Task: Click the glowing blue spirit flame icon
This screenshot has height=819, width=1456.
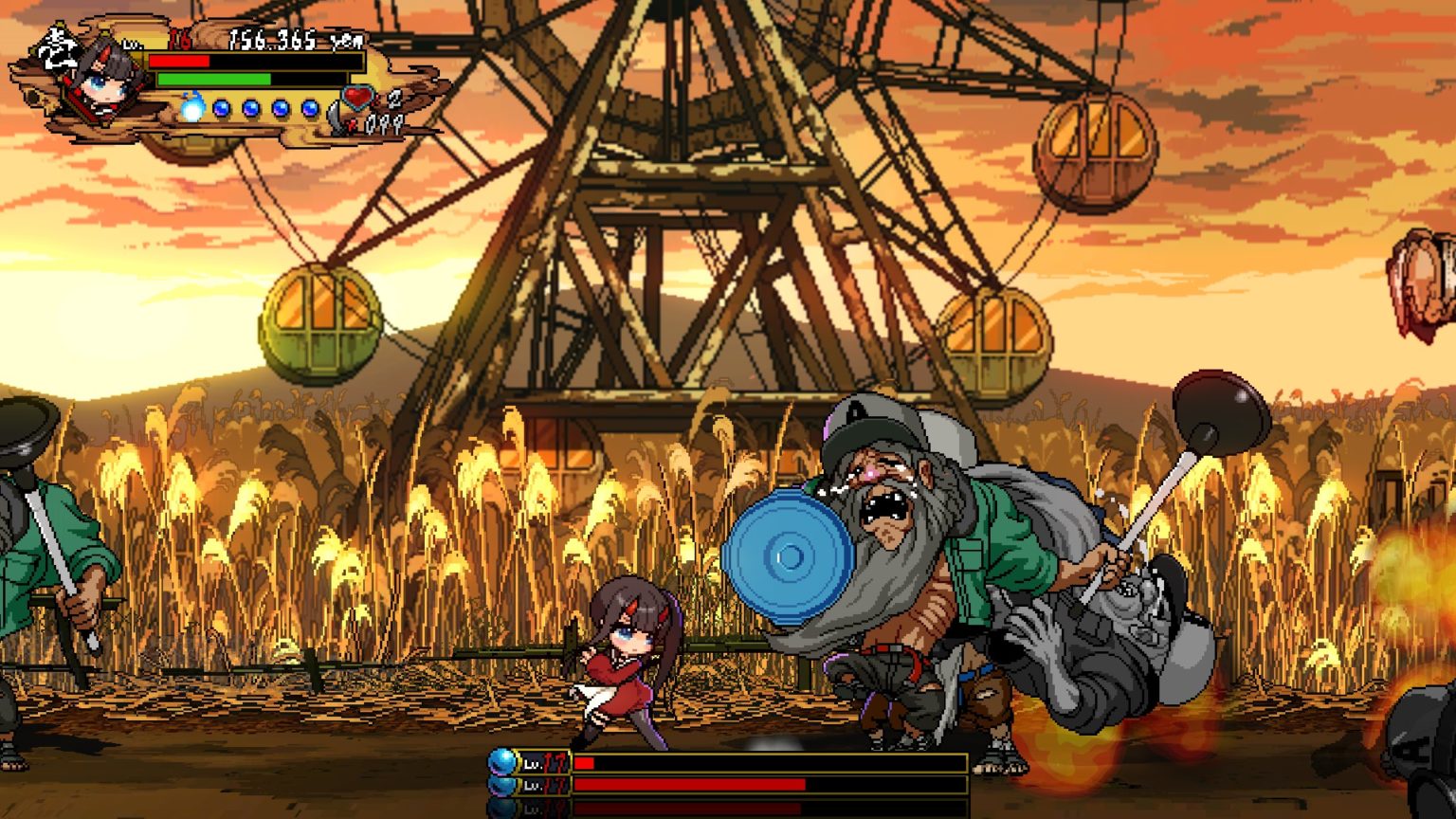Action: click(192, 107)
